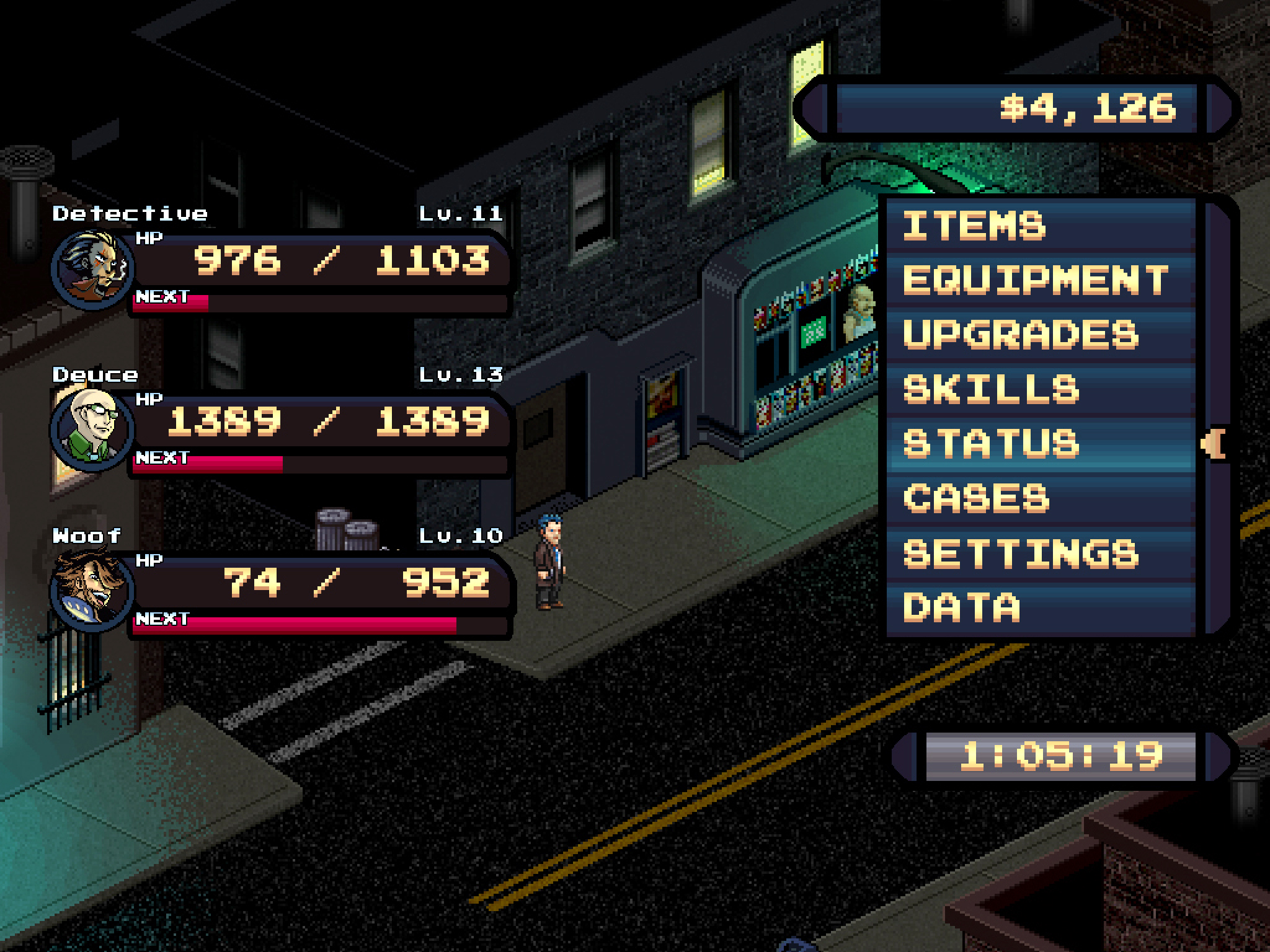Viewport: 1270px width, 952px height.
Task: Open the Status screen
Action: (x=1042, y=443)
